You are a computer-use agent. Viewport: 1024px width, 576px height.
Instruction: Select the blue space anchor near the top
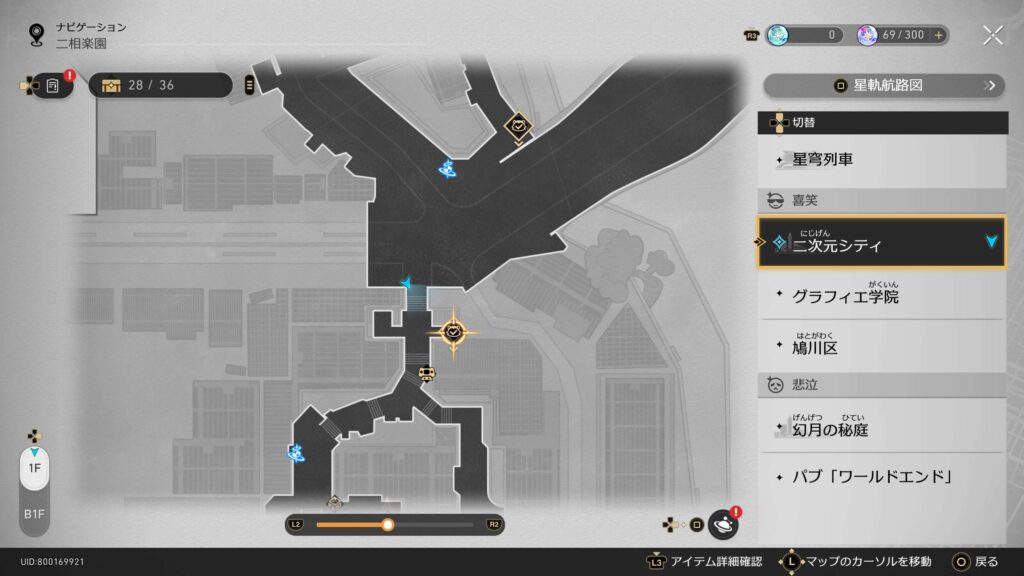(x=449, y=169)
